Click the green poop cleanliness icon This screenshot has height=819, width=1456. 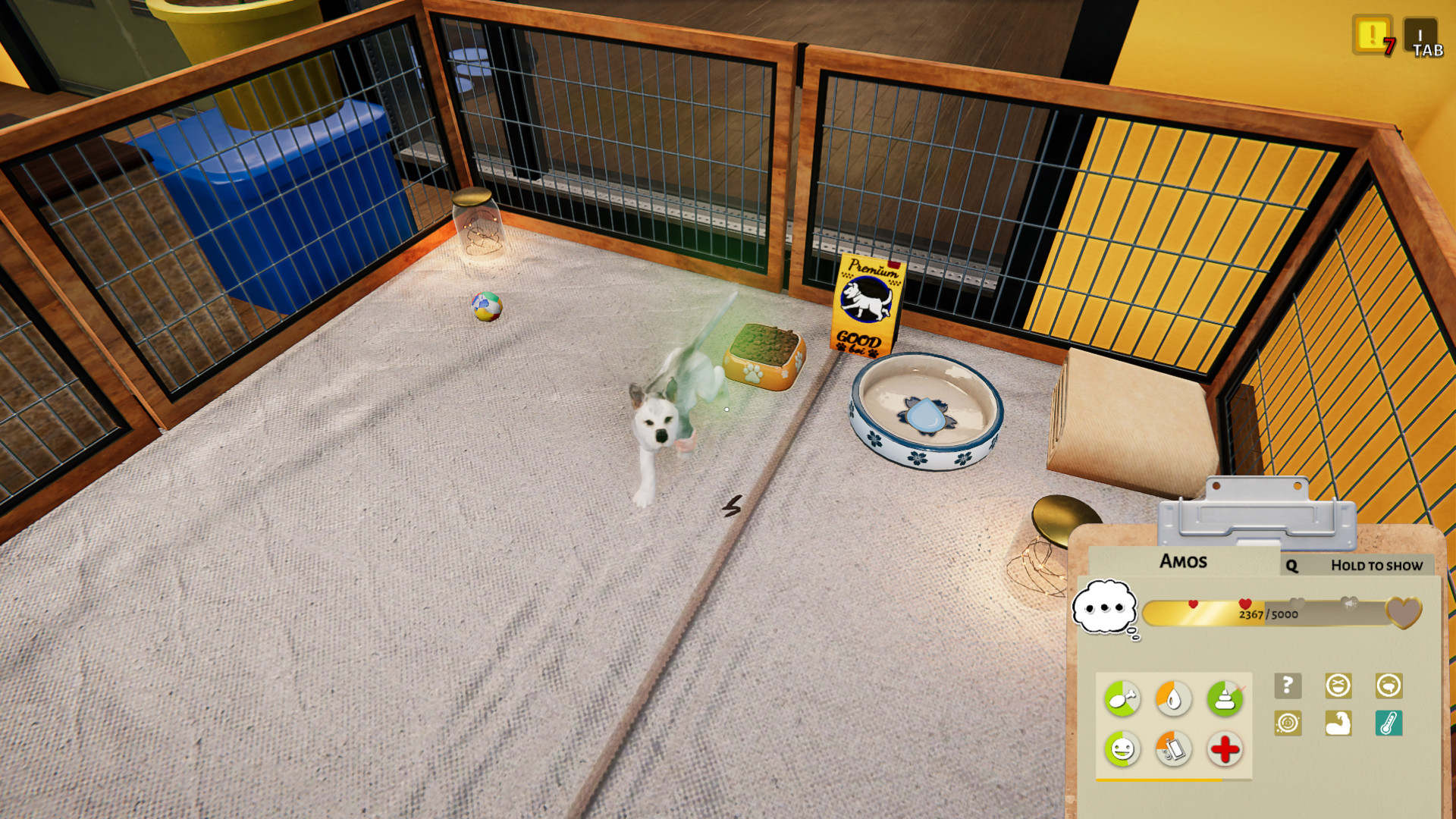[1225, 696]
